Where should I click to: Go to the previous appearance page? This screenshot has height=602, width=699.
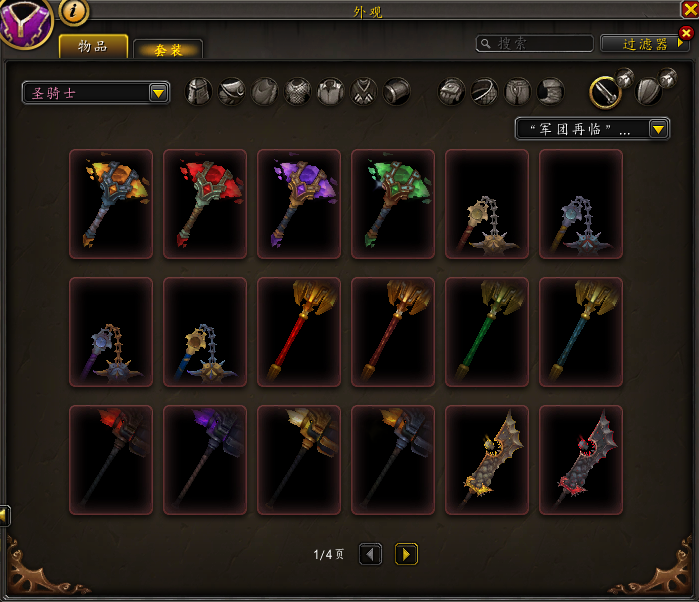370,553
